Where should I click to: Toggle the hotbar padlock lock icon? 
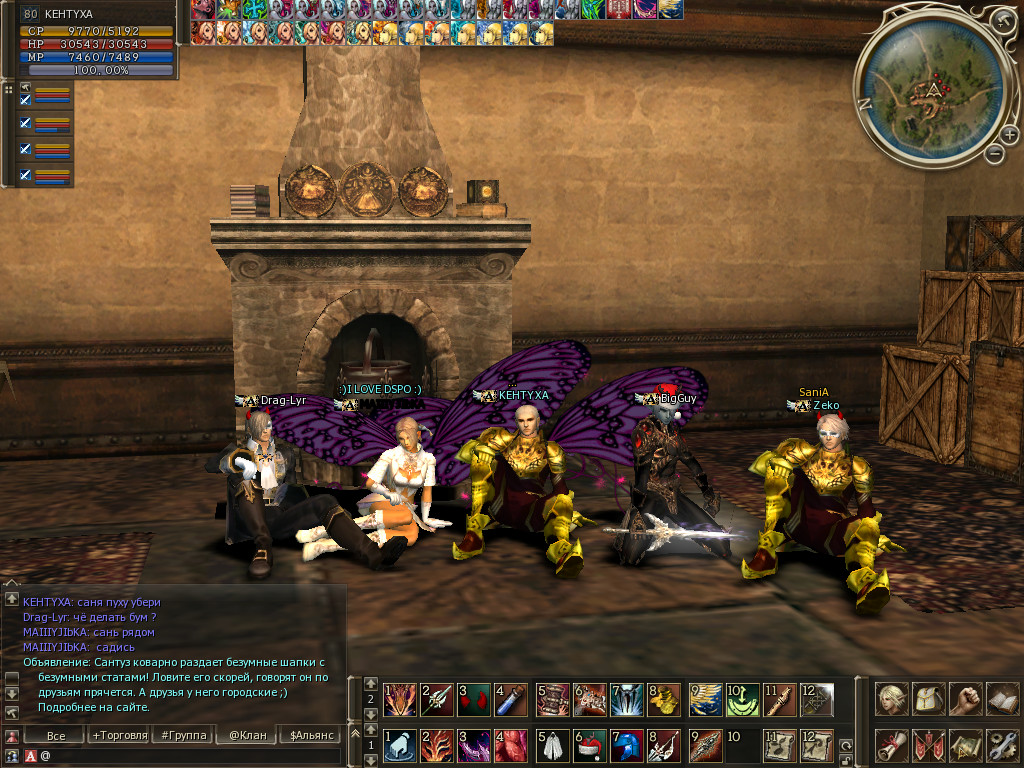[x=846, y=759]
